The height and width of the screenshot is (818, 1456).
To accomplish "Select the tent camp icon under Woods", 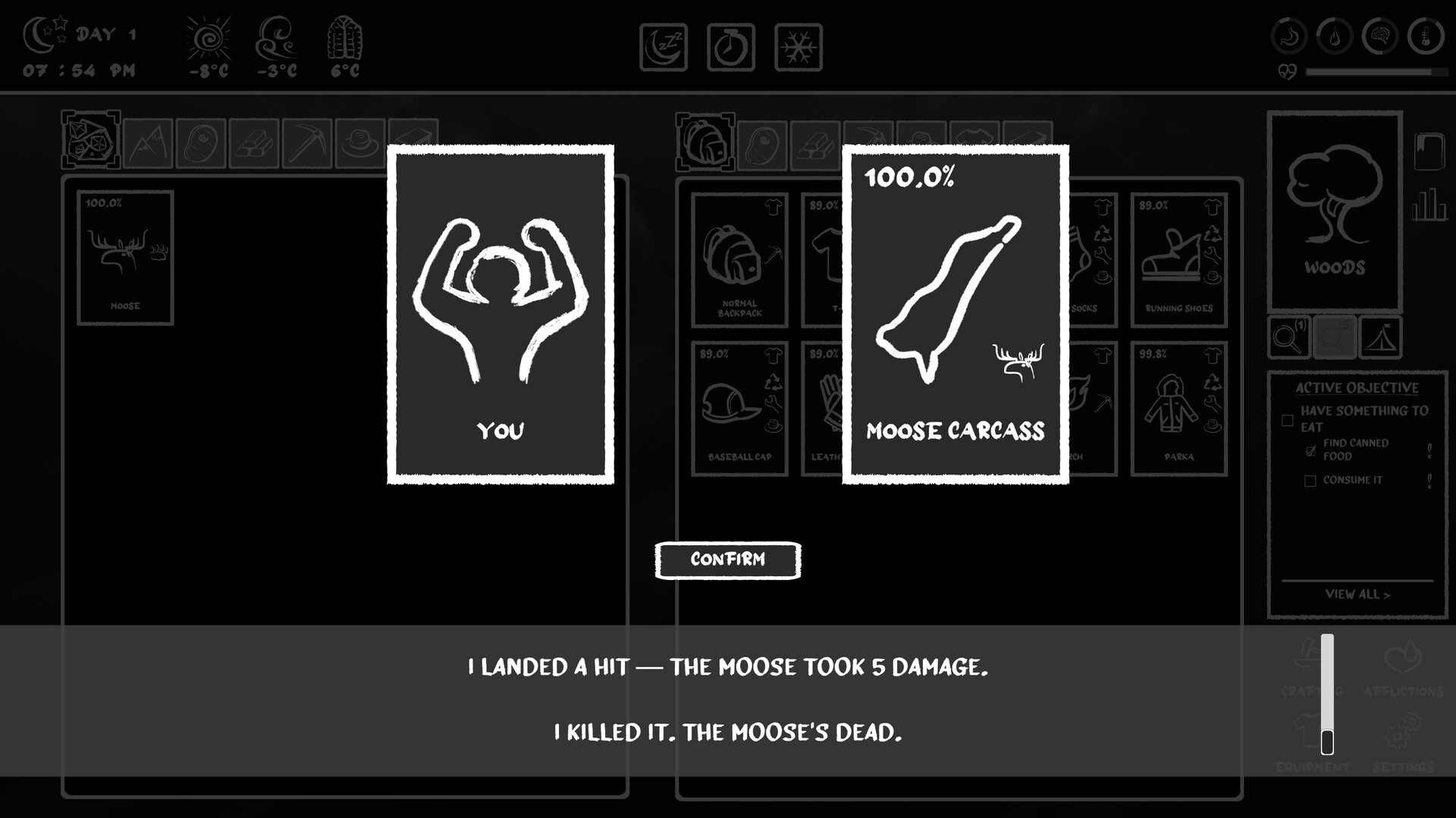I will [x=1380, y=337].
